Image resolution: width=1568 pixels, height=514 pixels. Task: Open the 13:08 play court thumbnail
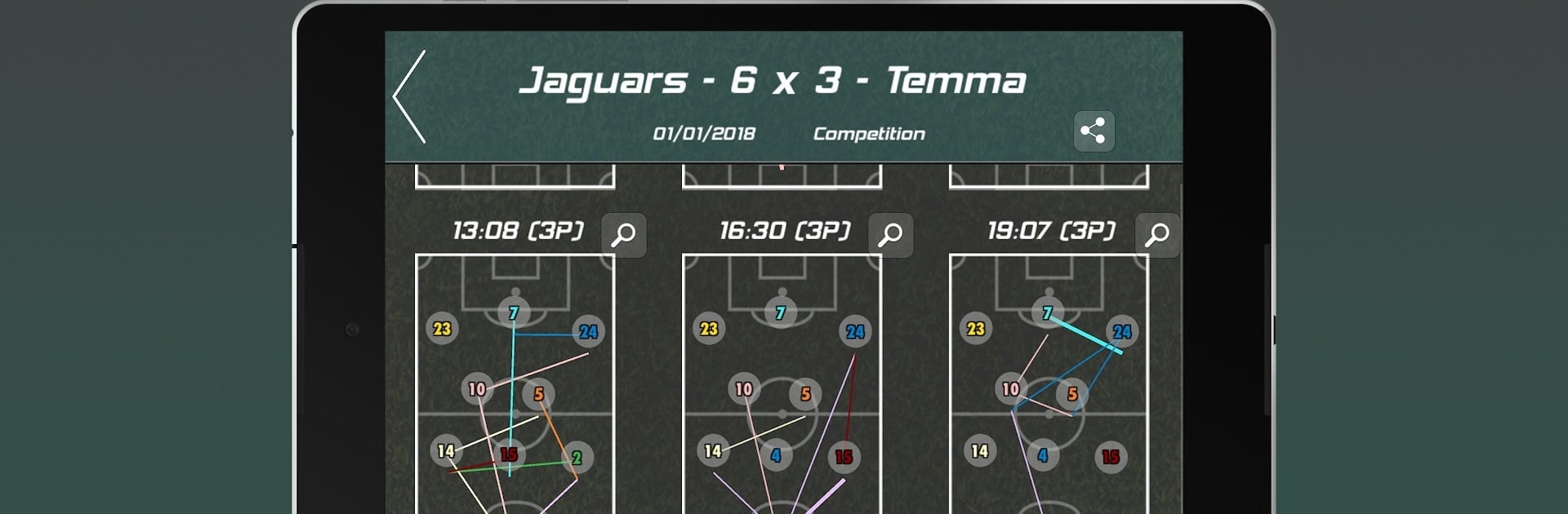pos(514,383)
